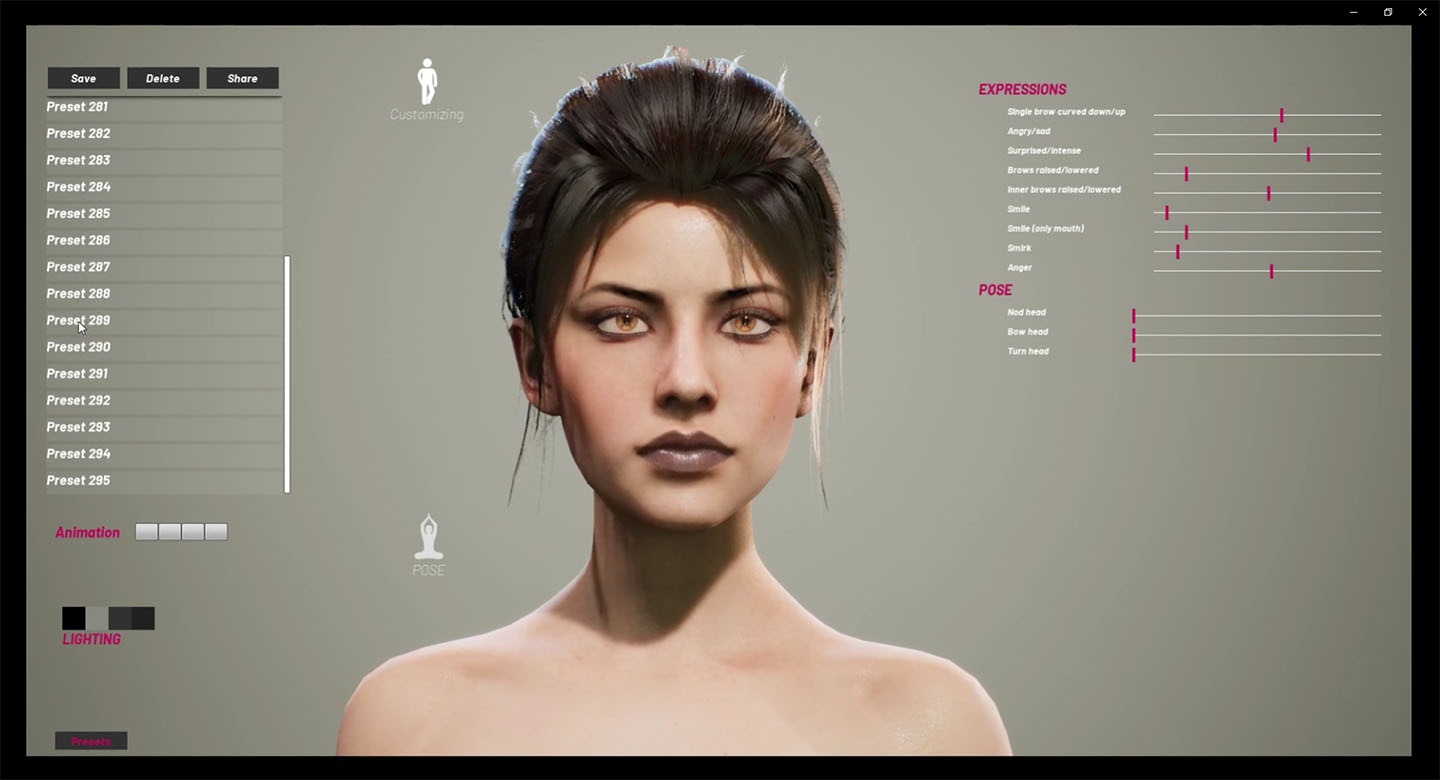The image size is (1440, 780).
Task: Click the preset list scrollbar
Action: [287, 375]
